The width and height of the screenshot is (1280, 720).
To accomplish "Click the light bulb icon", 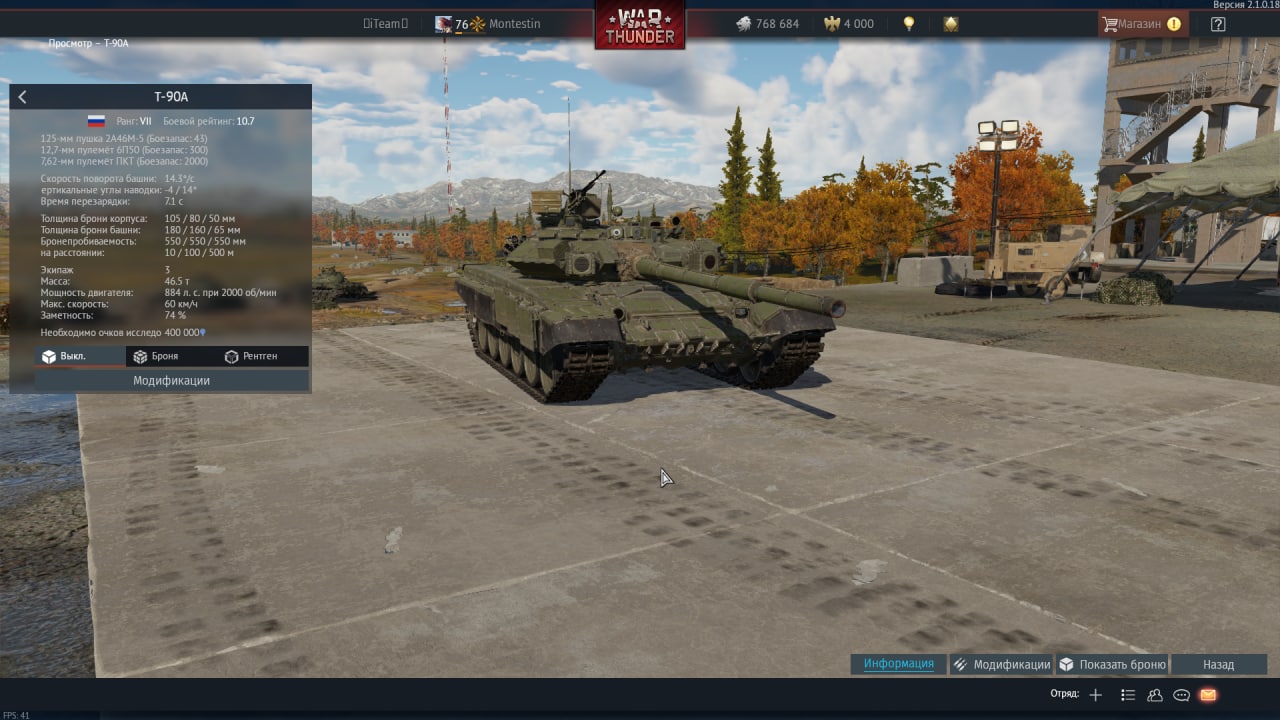I will click(909, 24).
